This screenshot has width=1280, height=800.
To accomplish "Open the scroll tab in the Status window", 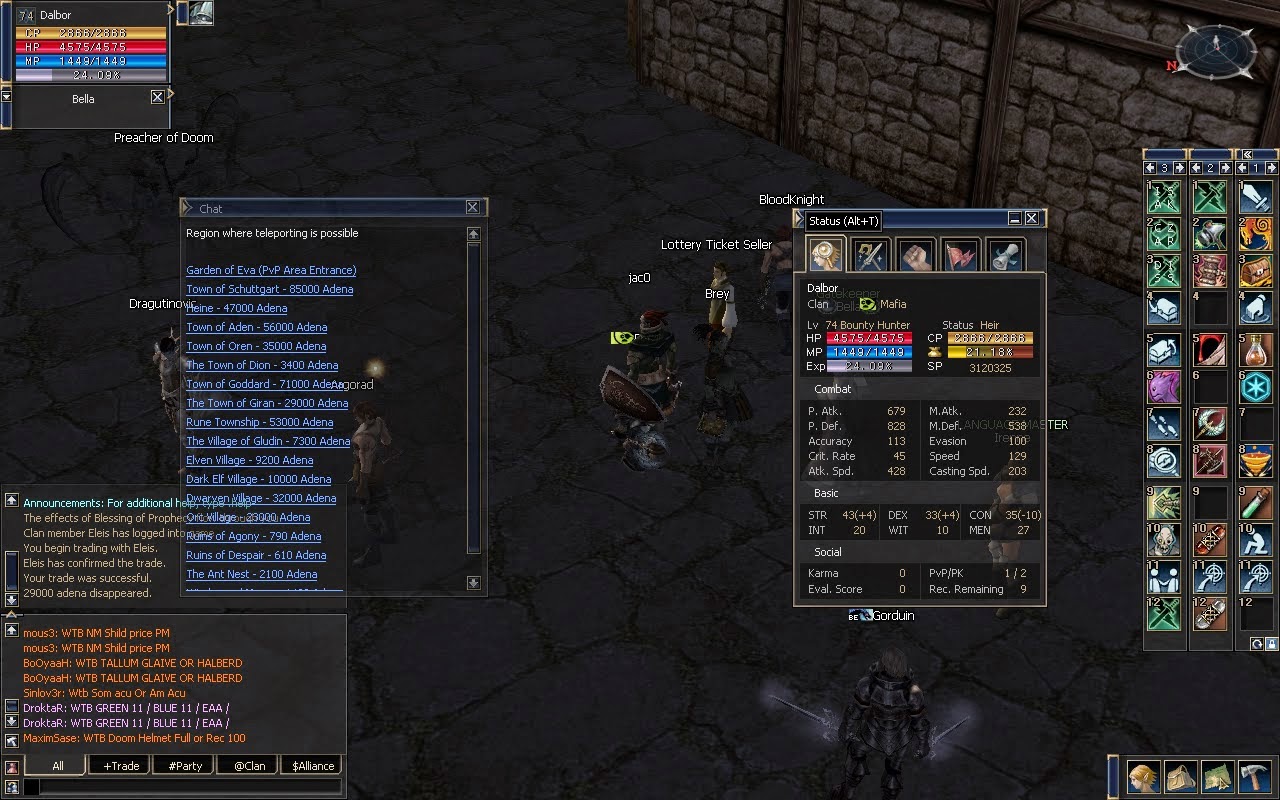I will (1005, 255).
